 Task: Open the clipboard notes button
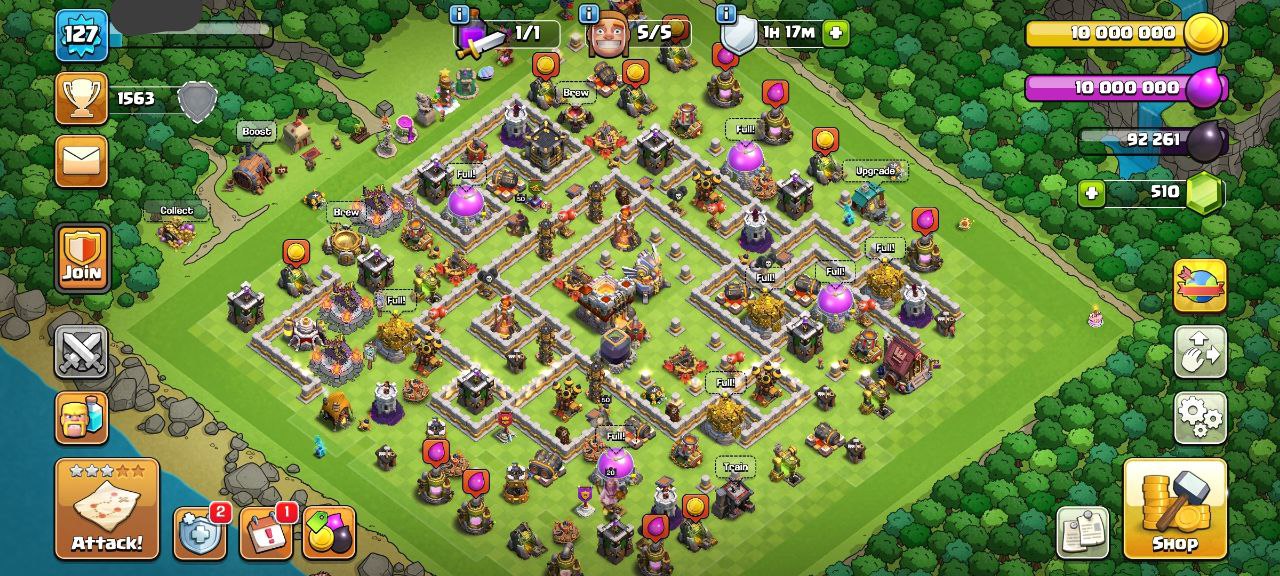pos(1082,532)
